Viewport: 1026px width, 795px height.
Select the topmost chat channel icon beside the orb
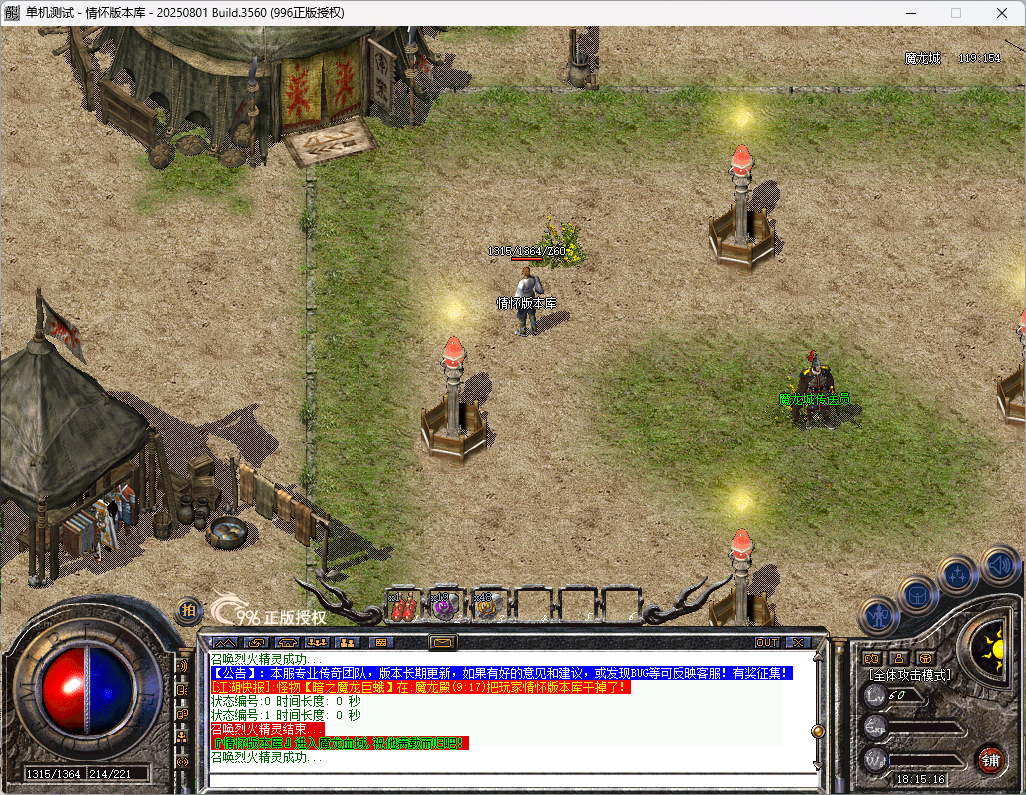pyautogui.click(x=182, y=665)
